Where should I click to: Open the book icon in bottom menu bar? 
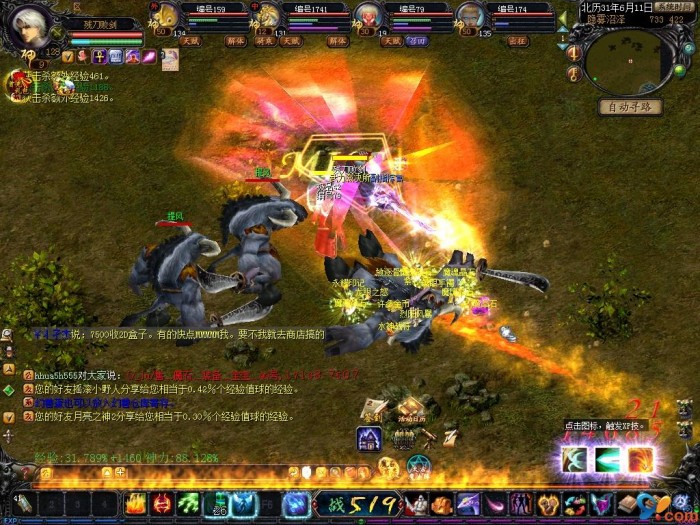tap(628, 504)
